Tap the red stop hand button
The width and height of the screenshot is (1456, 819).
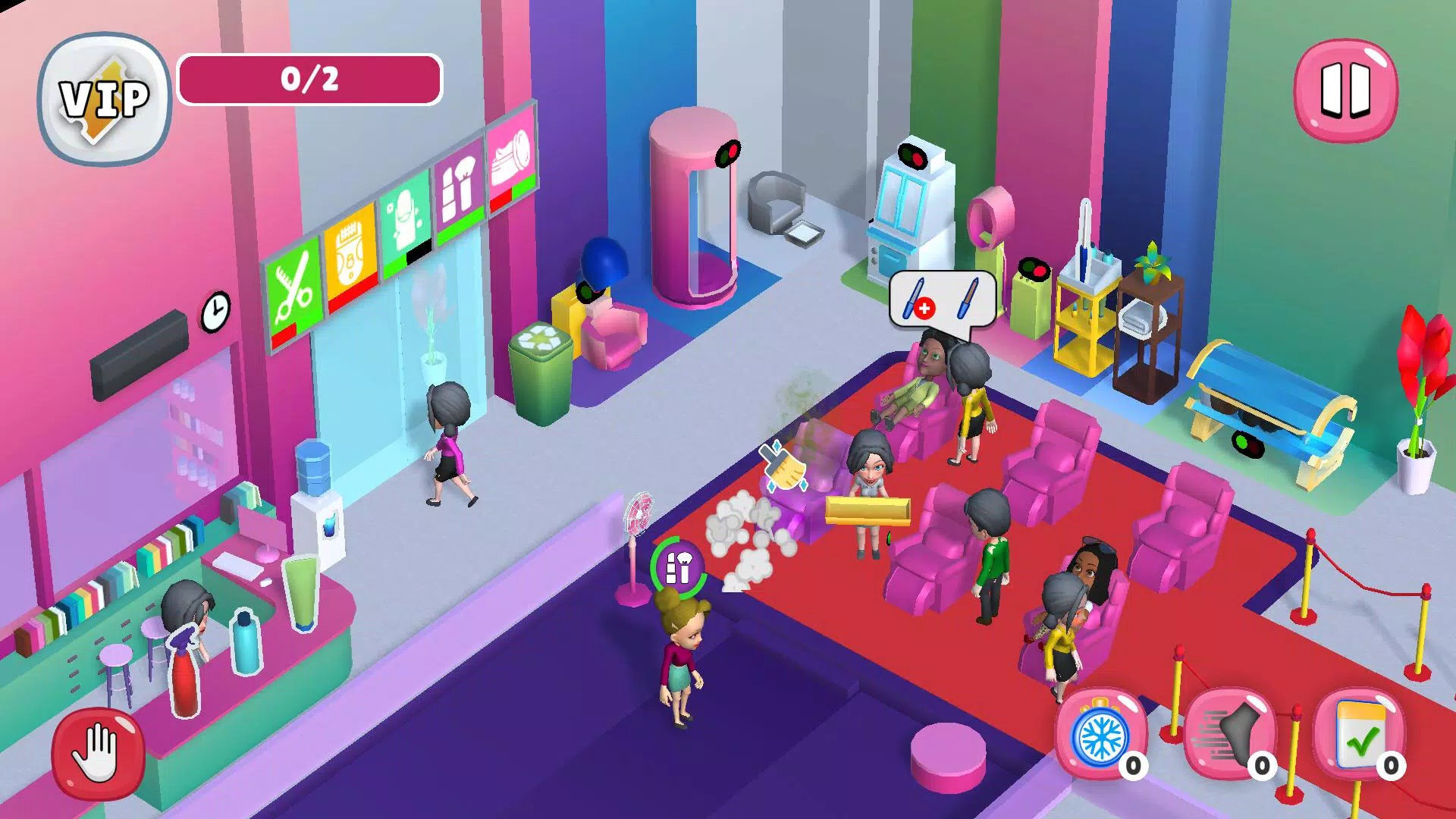[98, 752]
